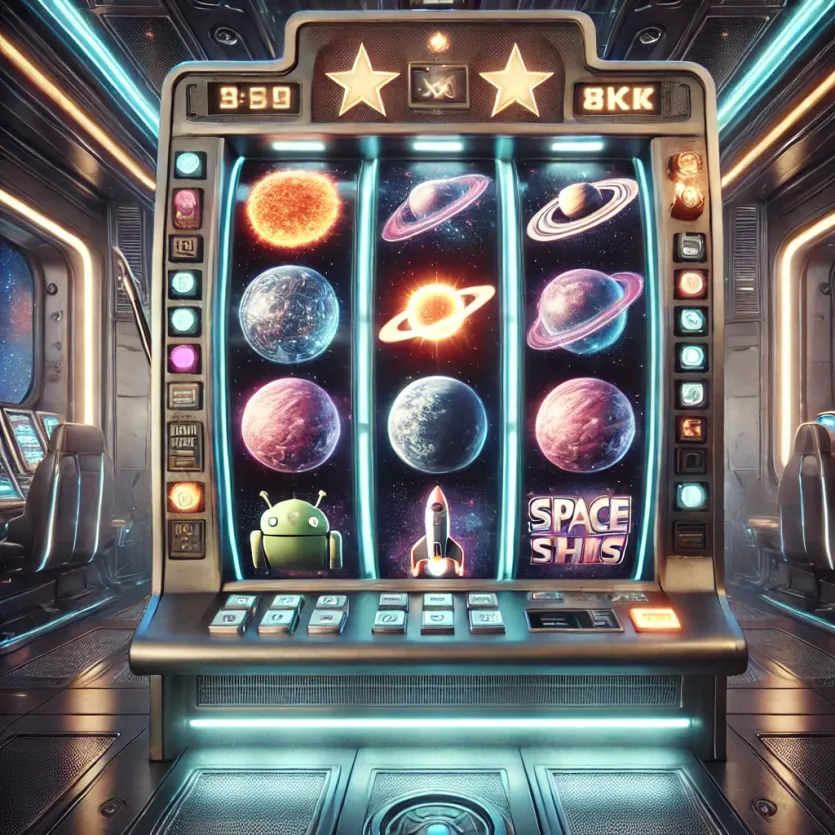Activate the round orange button beside the android

(186, 496)
